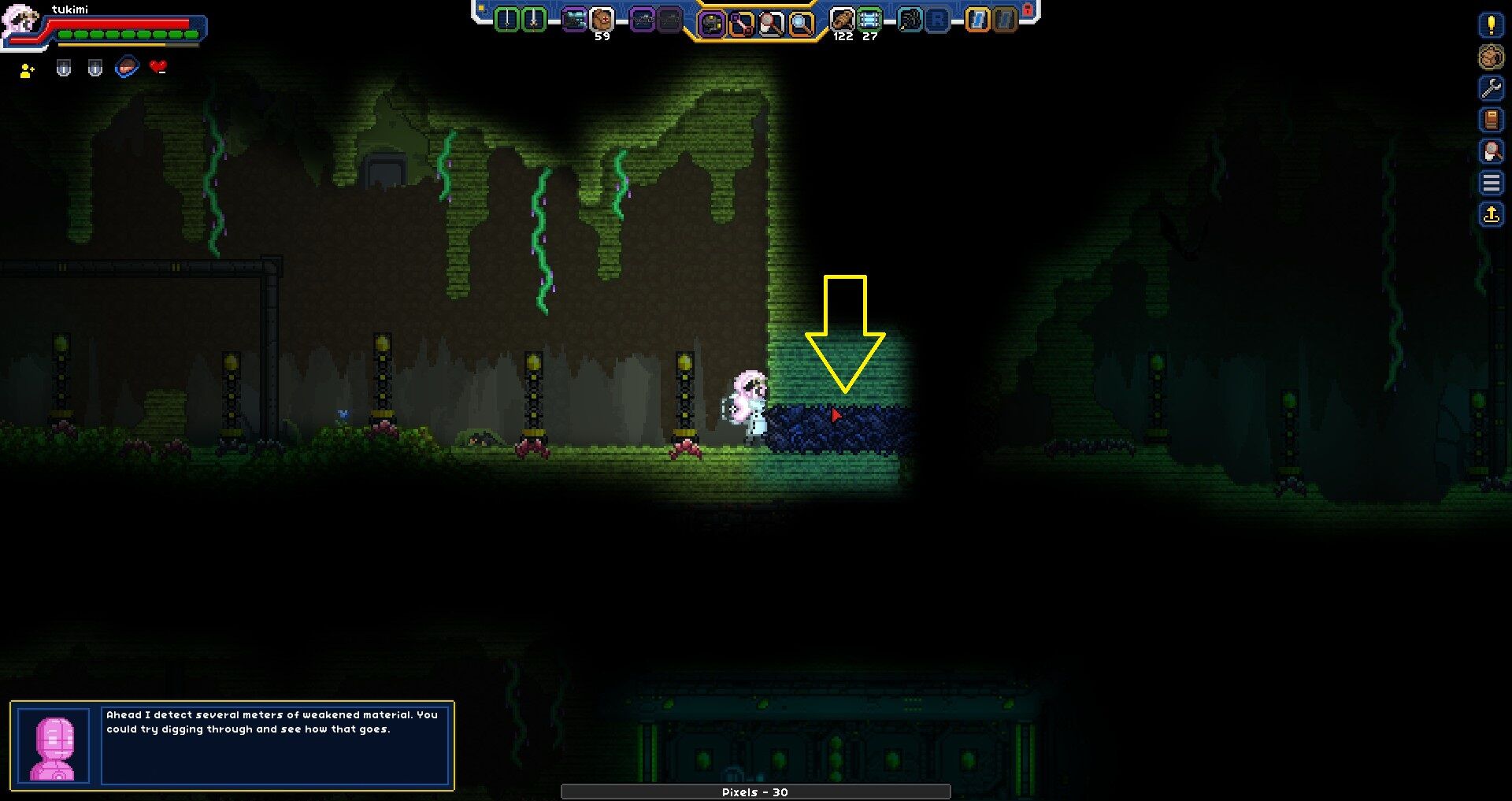The image size is (1512, 801).
Task: Click the red heart status icon
Action: click(157, 67)
